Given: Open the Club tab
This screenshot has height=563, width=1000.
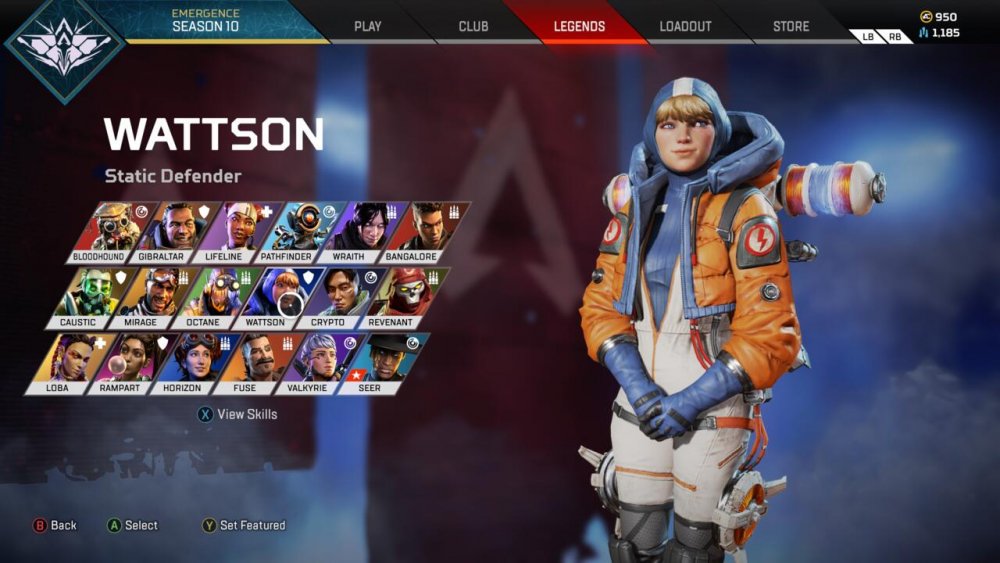Looking at the screenshot, I should click(x=473, y=26).
